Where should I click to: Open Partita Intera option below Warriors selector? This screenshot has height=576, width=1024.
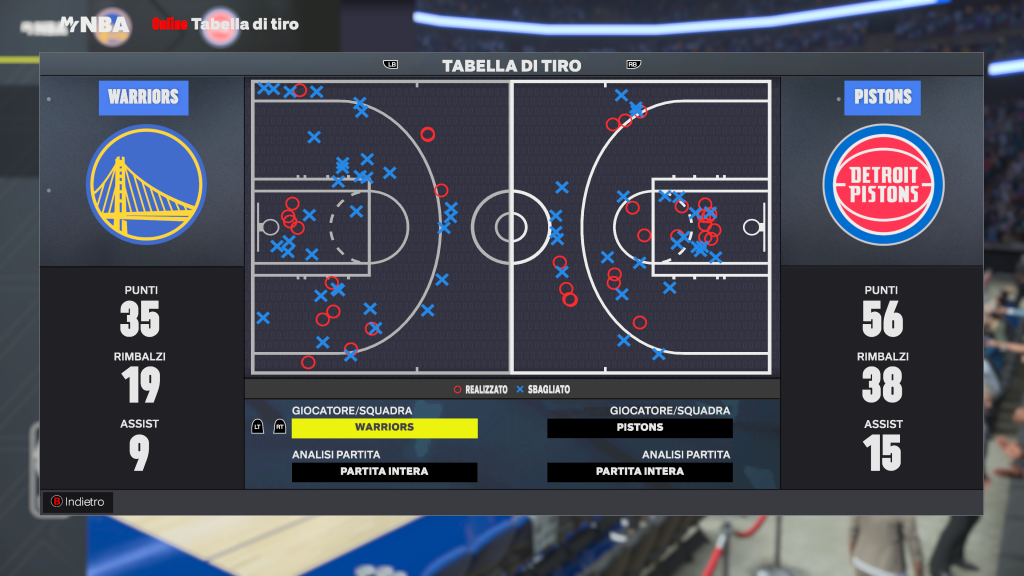[385, 472]
